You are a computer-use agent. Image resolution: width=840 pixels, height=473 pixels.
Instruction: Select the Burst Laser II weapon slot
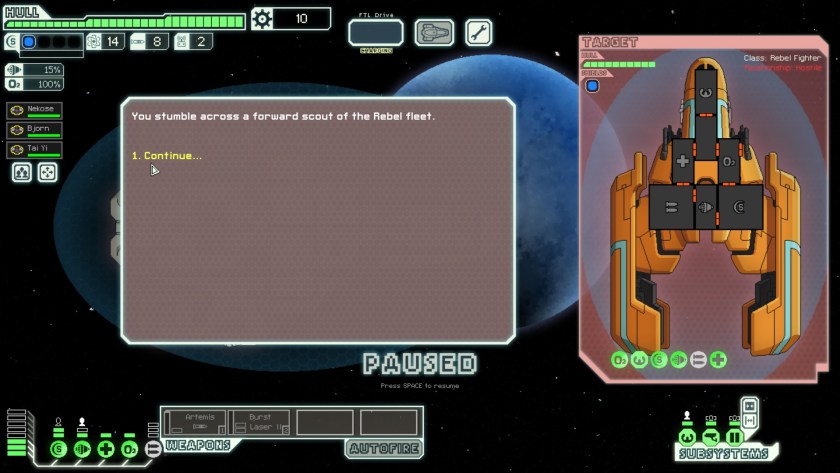(259, 422)
